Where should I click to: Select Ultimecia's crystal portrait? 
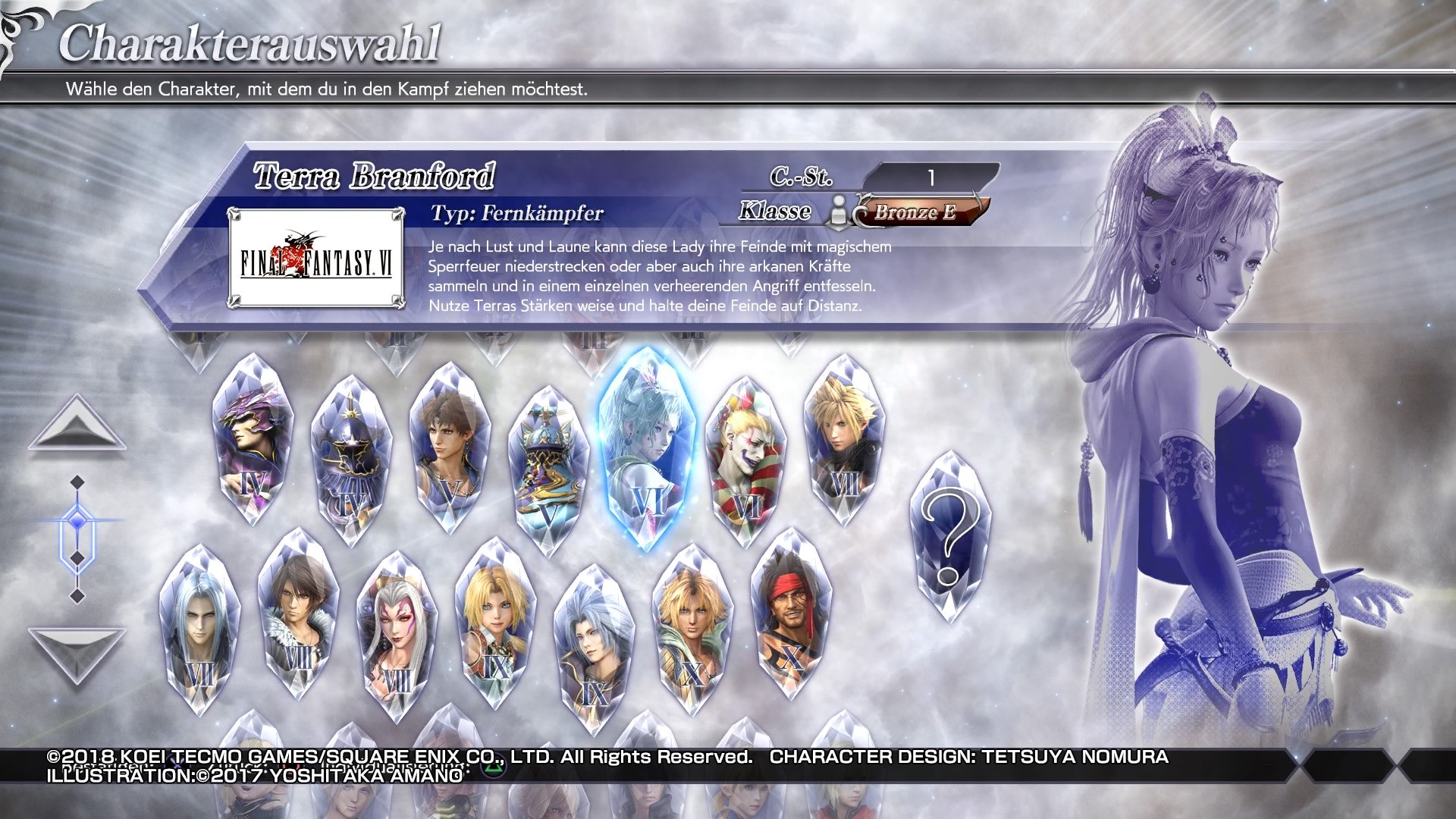(397, 637)
